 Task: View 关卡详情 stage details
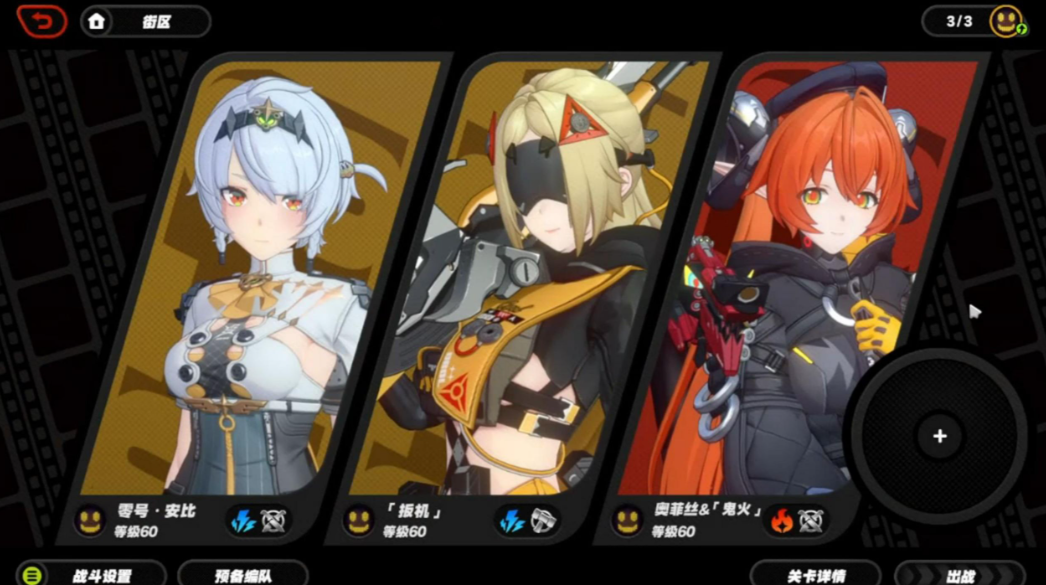tap(816, 575)
